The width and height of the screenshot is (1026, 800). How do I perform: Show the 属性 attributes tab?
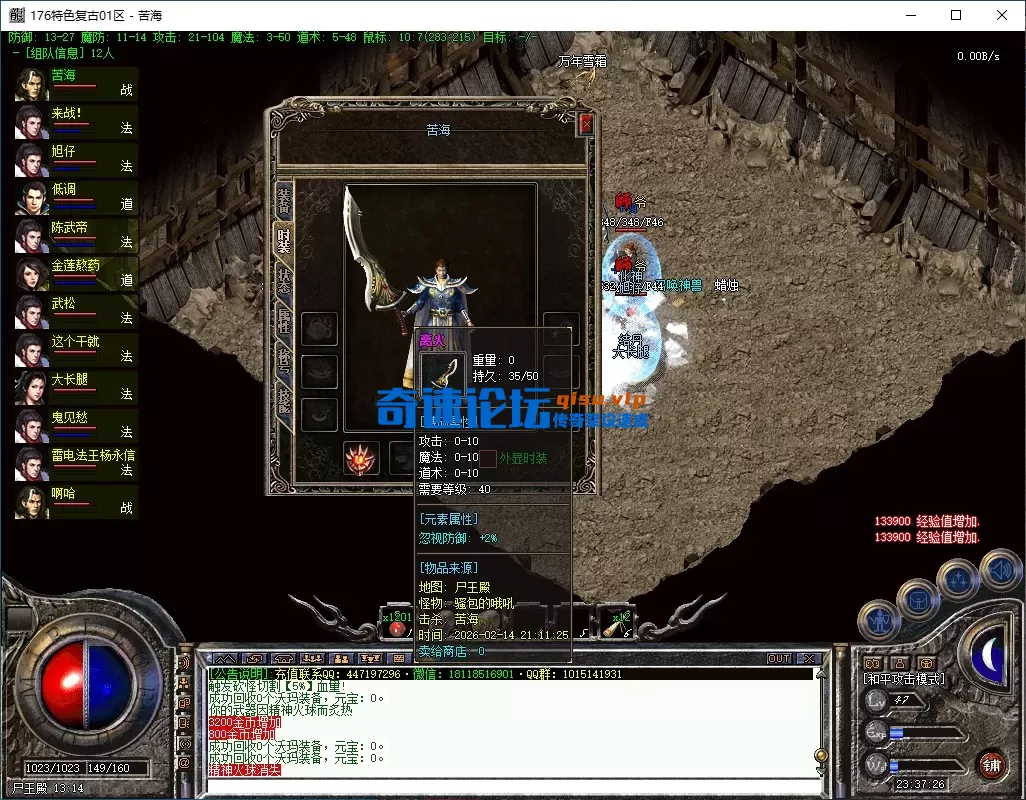[x=283, y=321]
